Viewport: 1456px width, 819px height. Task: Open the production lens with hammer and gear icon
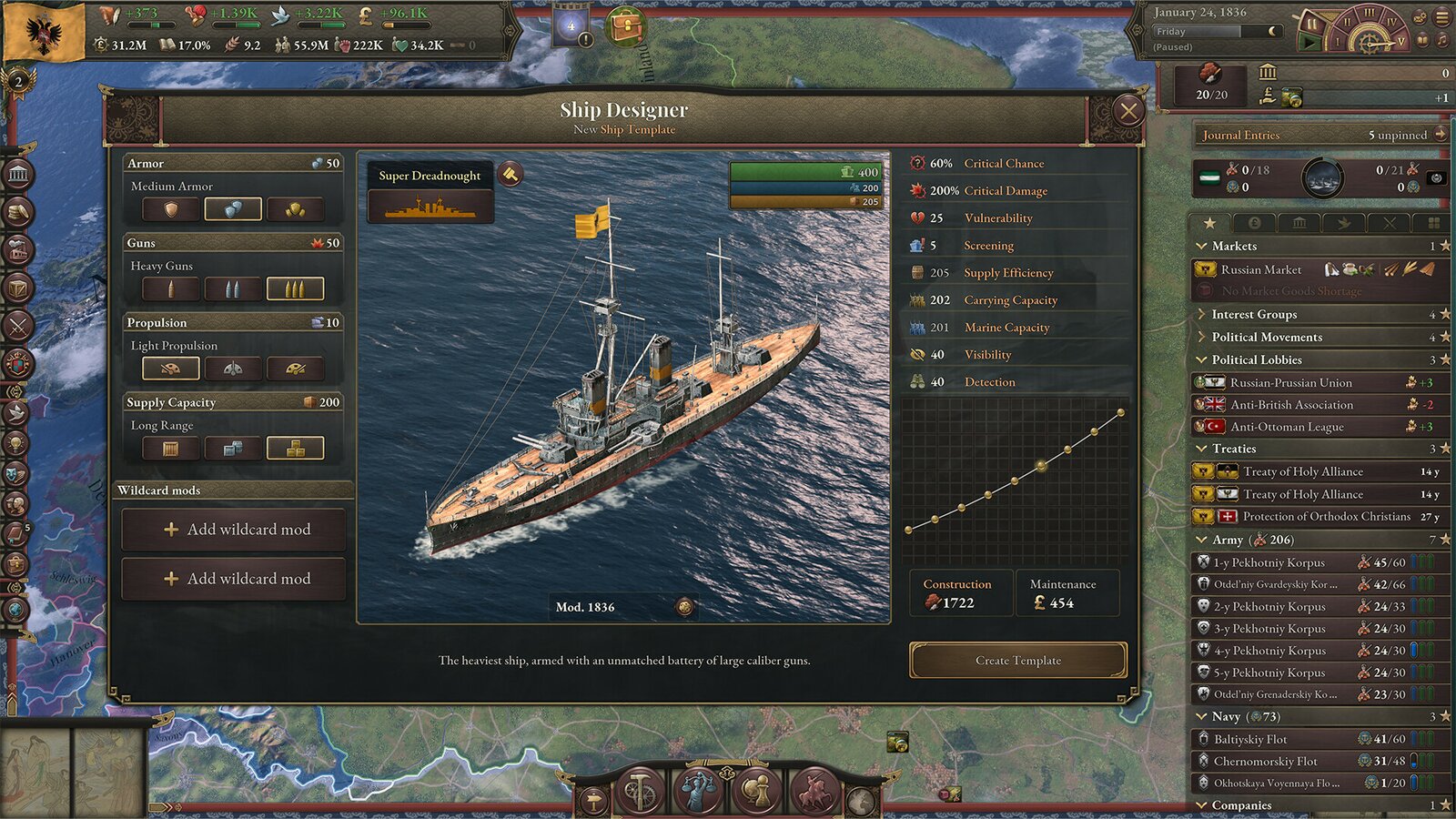click(x=637, y=792)
